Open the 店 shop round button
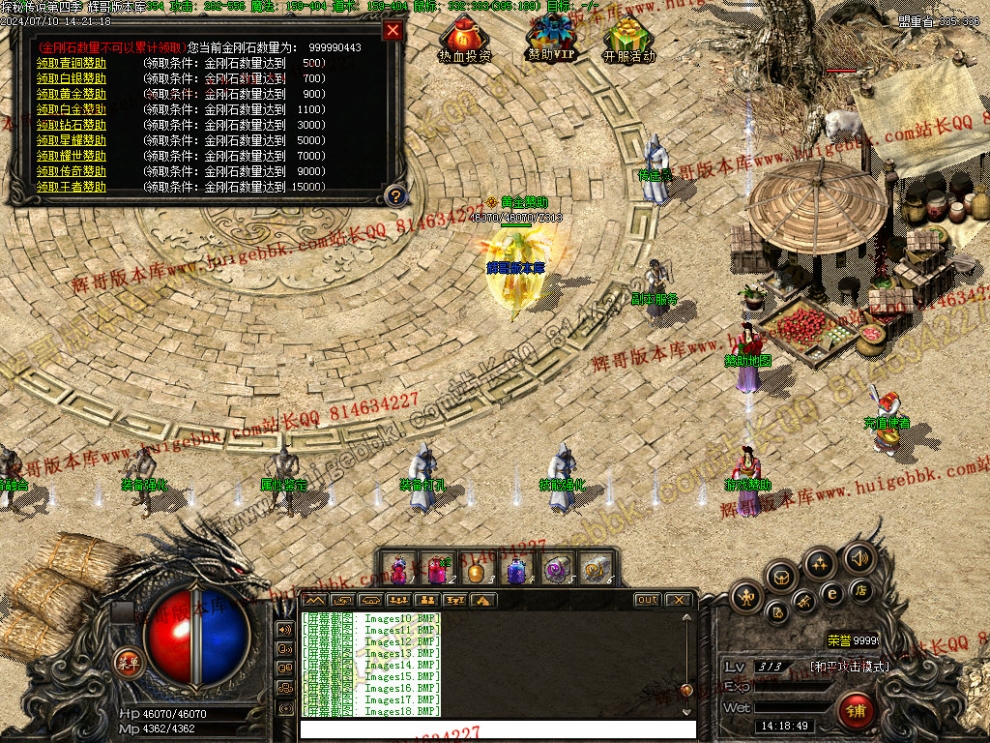Image resolution: width=990 pixels, height=743 pixels. 859,592
